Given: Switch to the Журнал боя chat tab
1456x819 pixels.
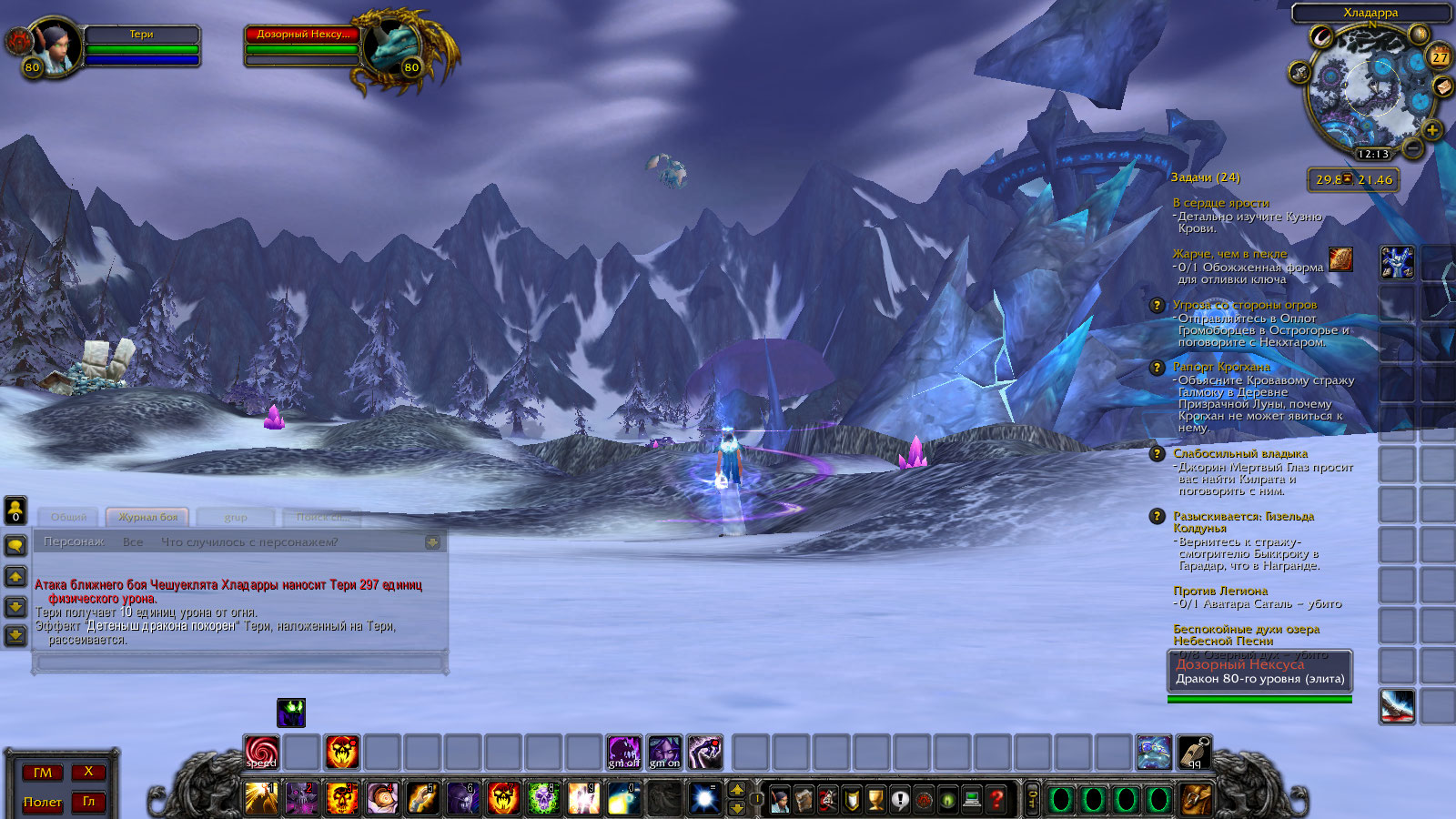Looking at the screenshot, I should [x=147, y=517].
